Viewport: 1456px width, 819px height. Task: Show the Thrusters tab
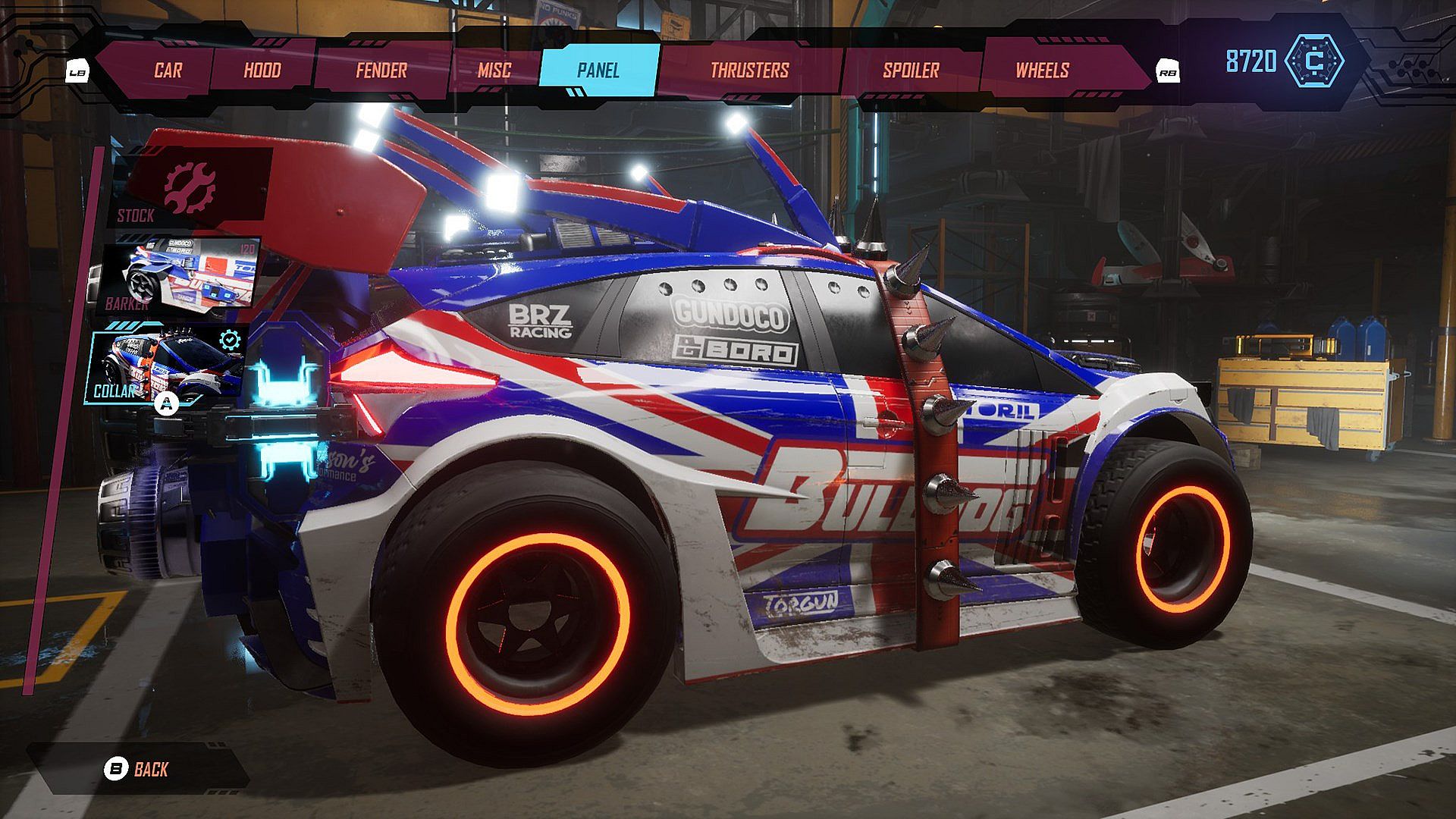(749, 71)
